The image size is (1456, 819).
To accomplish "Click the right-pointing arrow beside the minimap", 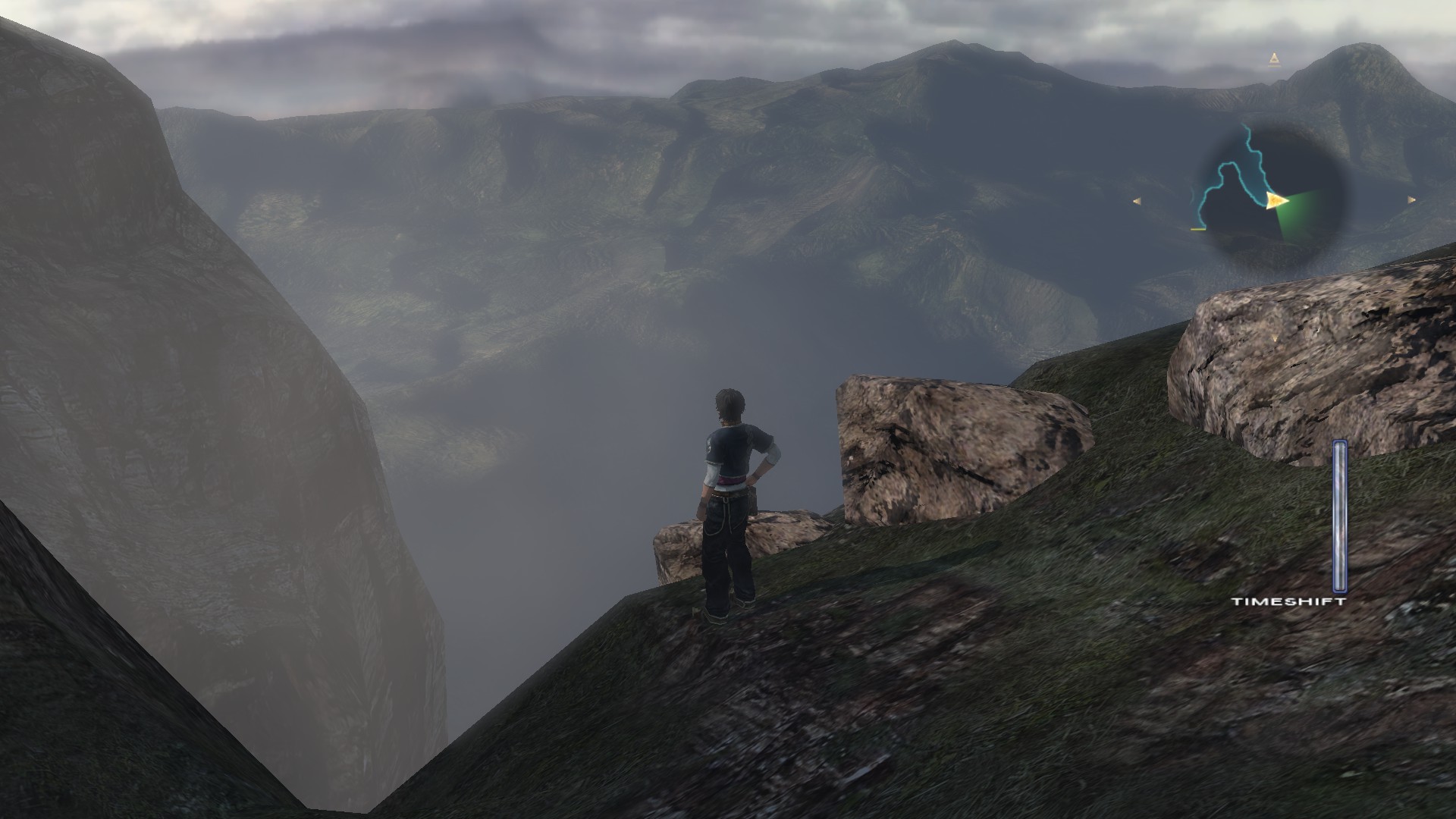I will click(x=1411, y=200).
